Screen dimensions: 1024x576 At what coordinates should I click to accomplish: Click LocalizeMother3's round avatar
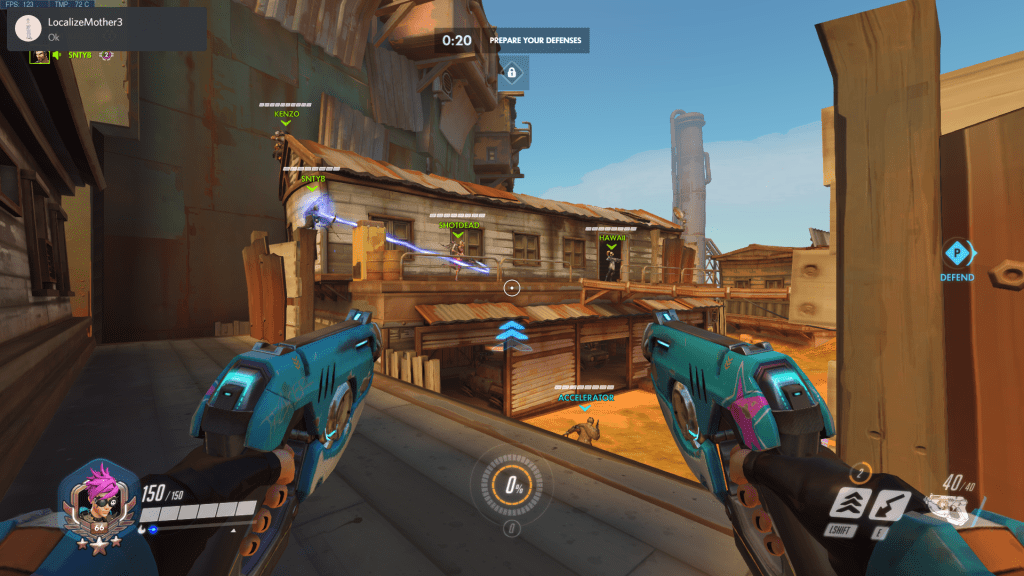click(29, 29)
